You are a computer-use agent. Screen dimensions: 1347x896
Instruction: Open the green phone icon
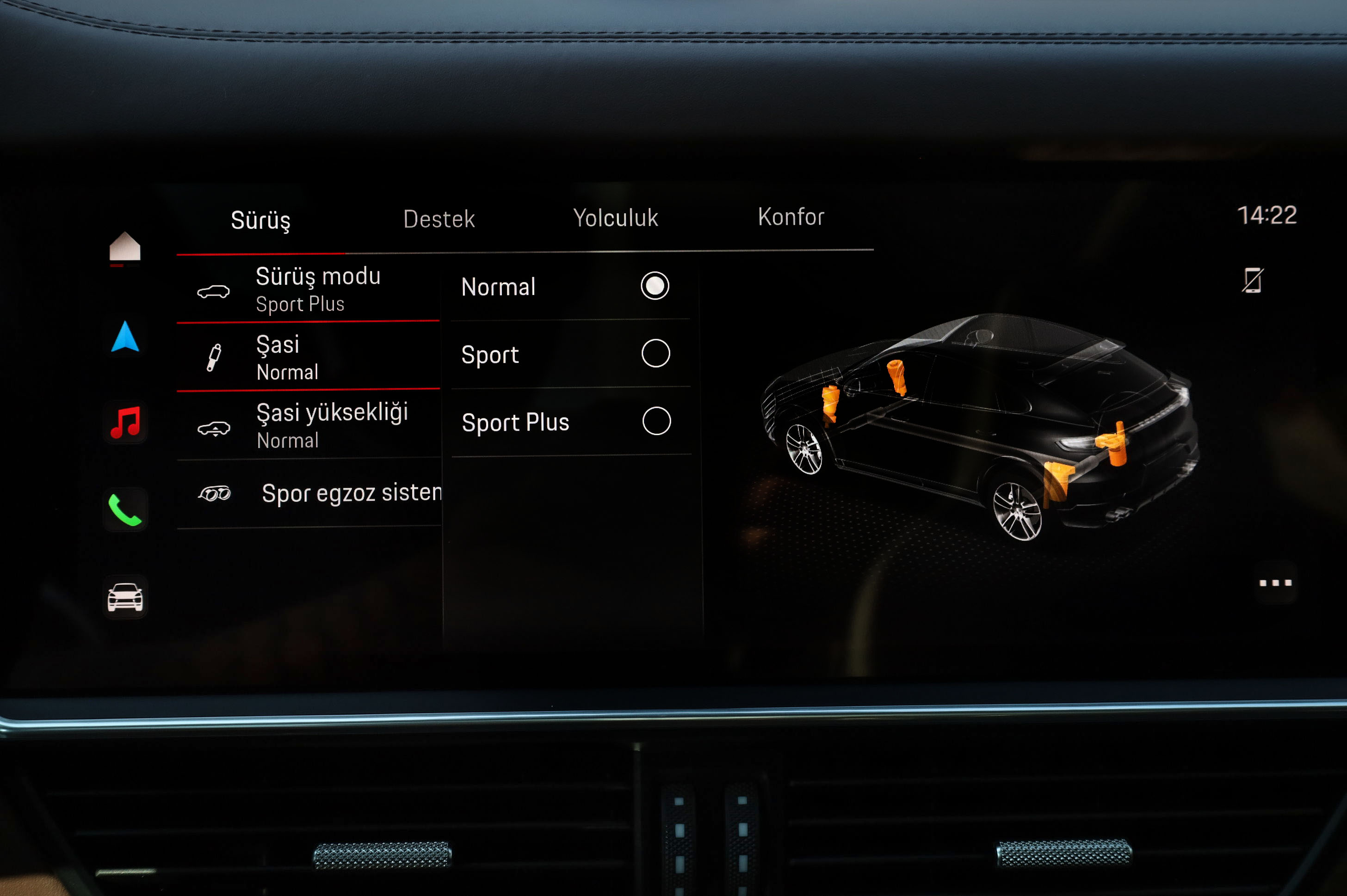click(x=125, y=509)
